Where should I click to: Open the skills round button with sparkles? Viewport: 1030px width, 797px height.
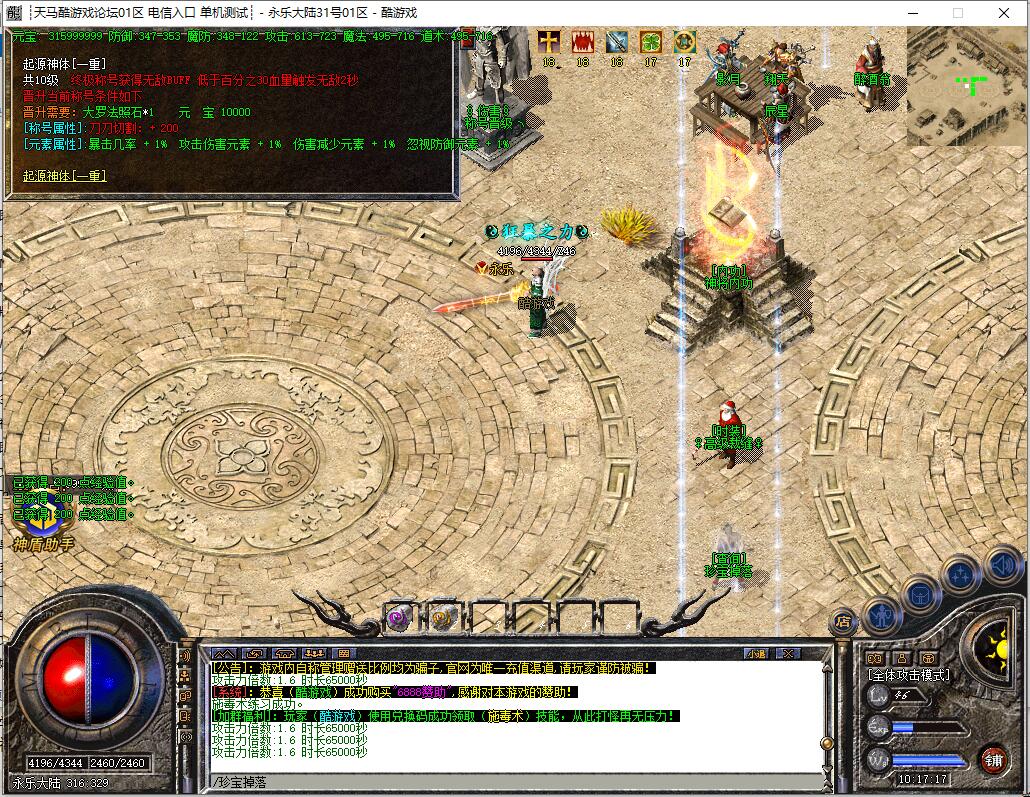(x=961, y=574)
